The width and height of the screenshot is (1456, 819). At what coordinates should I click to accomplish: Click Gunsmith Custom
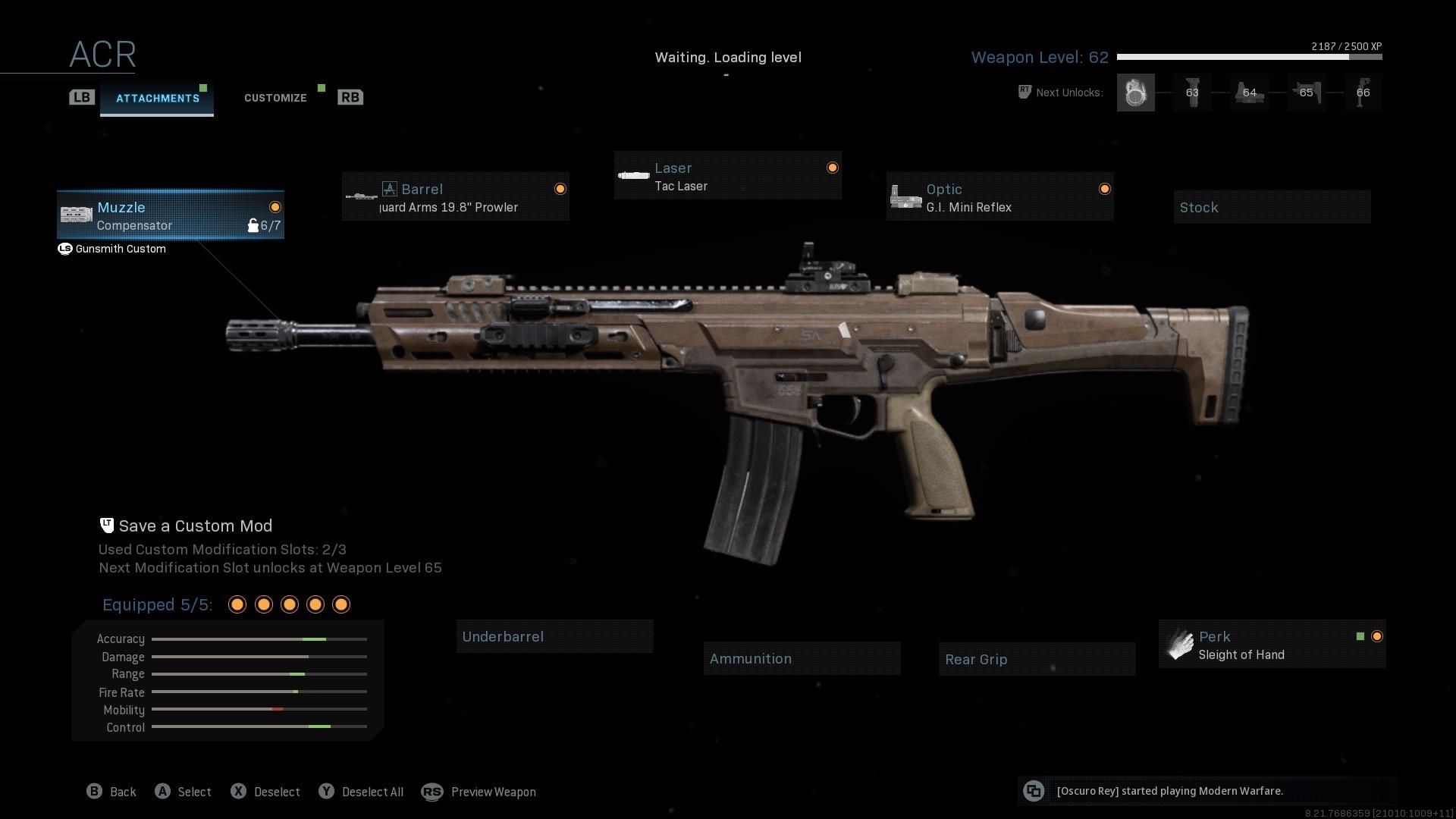[120, 249]
